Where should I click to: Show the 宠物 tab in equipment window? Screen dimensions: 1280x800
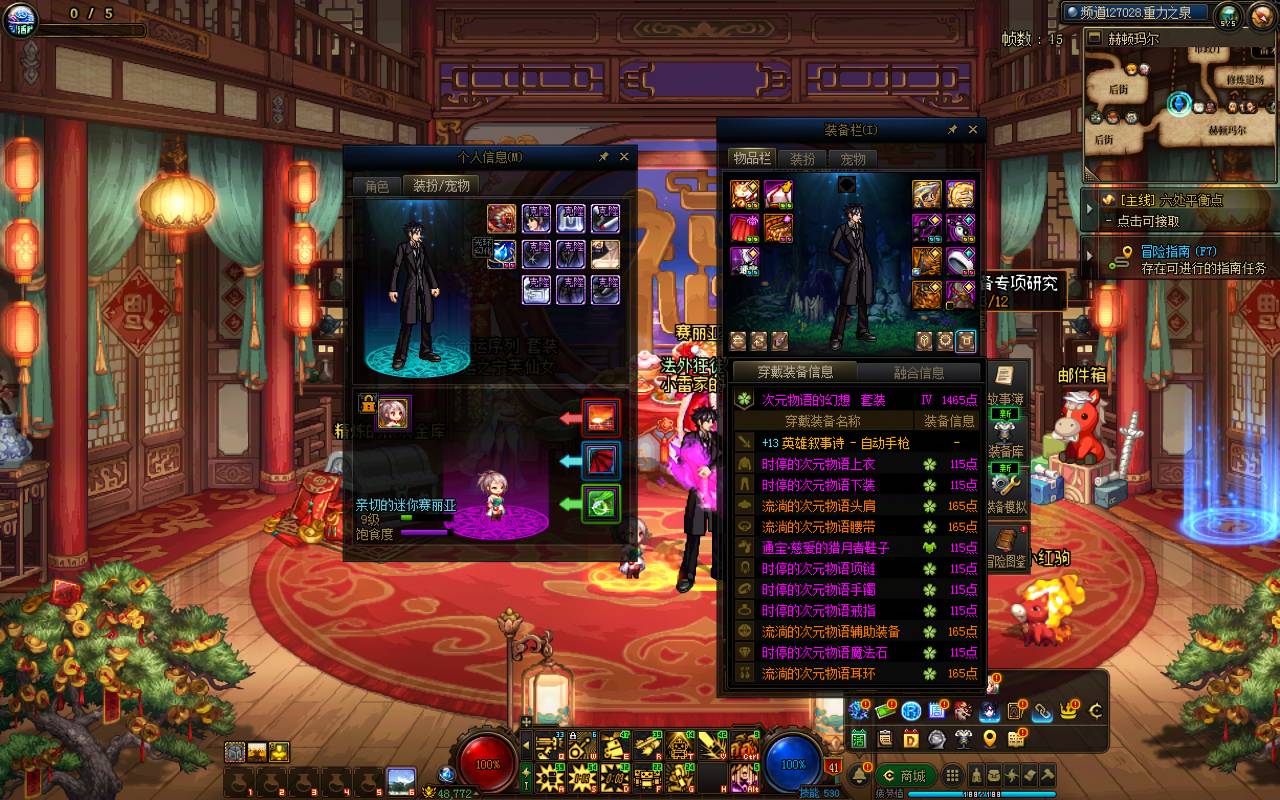point(853,159)
